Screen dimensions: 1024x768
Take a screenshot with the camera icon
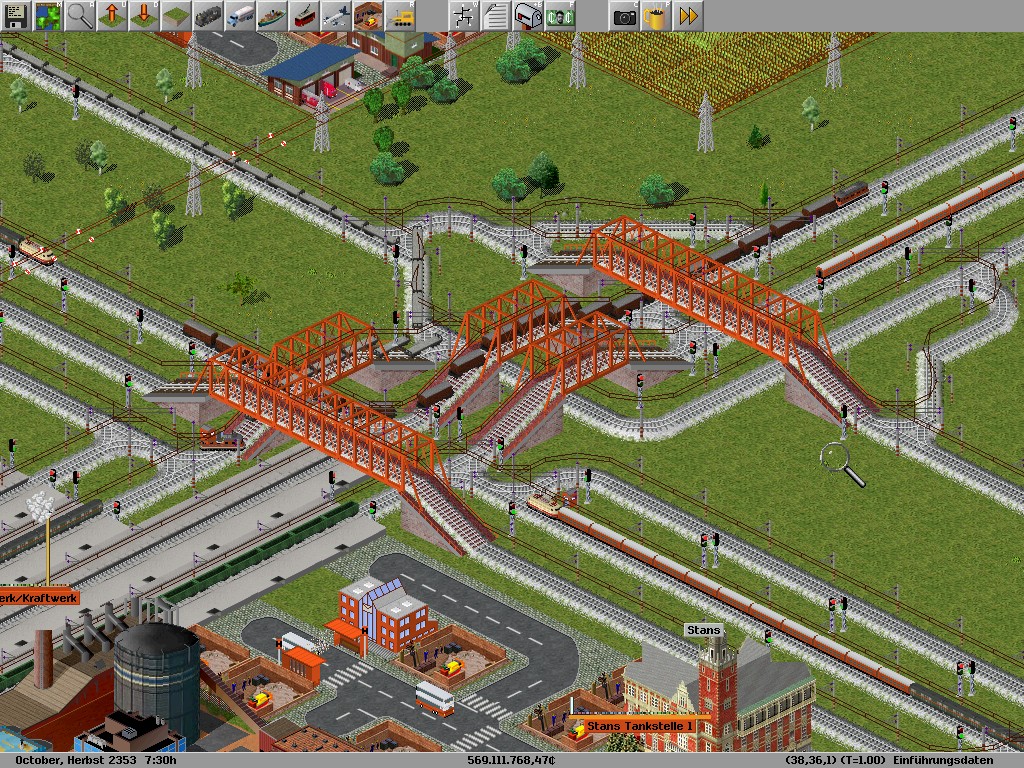click(x=624, y=16)
